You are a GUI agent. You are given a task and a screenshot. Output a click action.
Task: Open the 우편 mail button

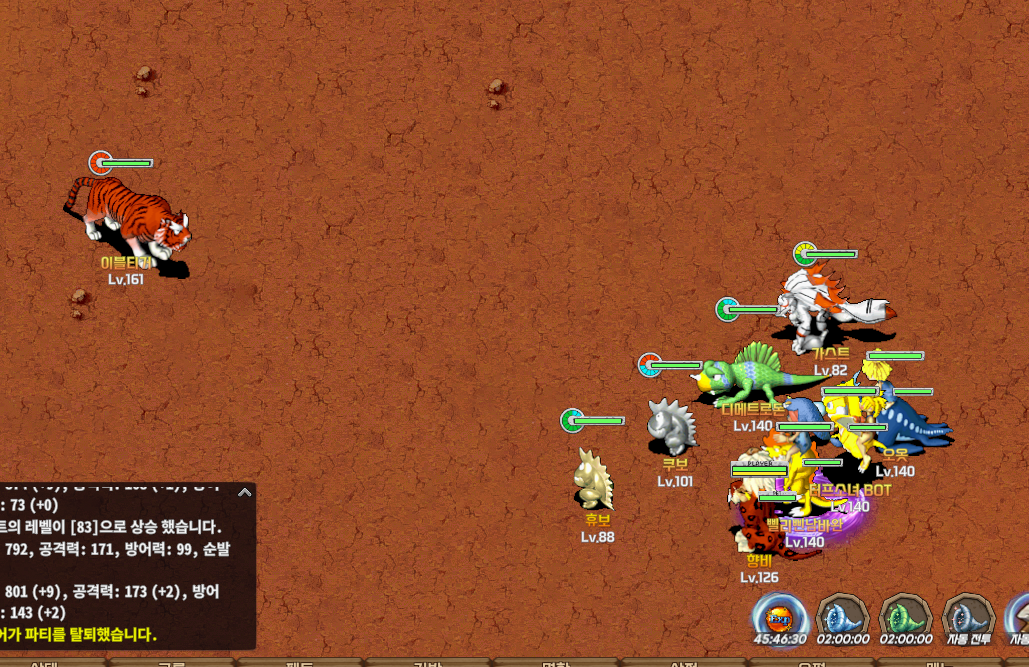click(x=810, y=662)
